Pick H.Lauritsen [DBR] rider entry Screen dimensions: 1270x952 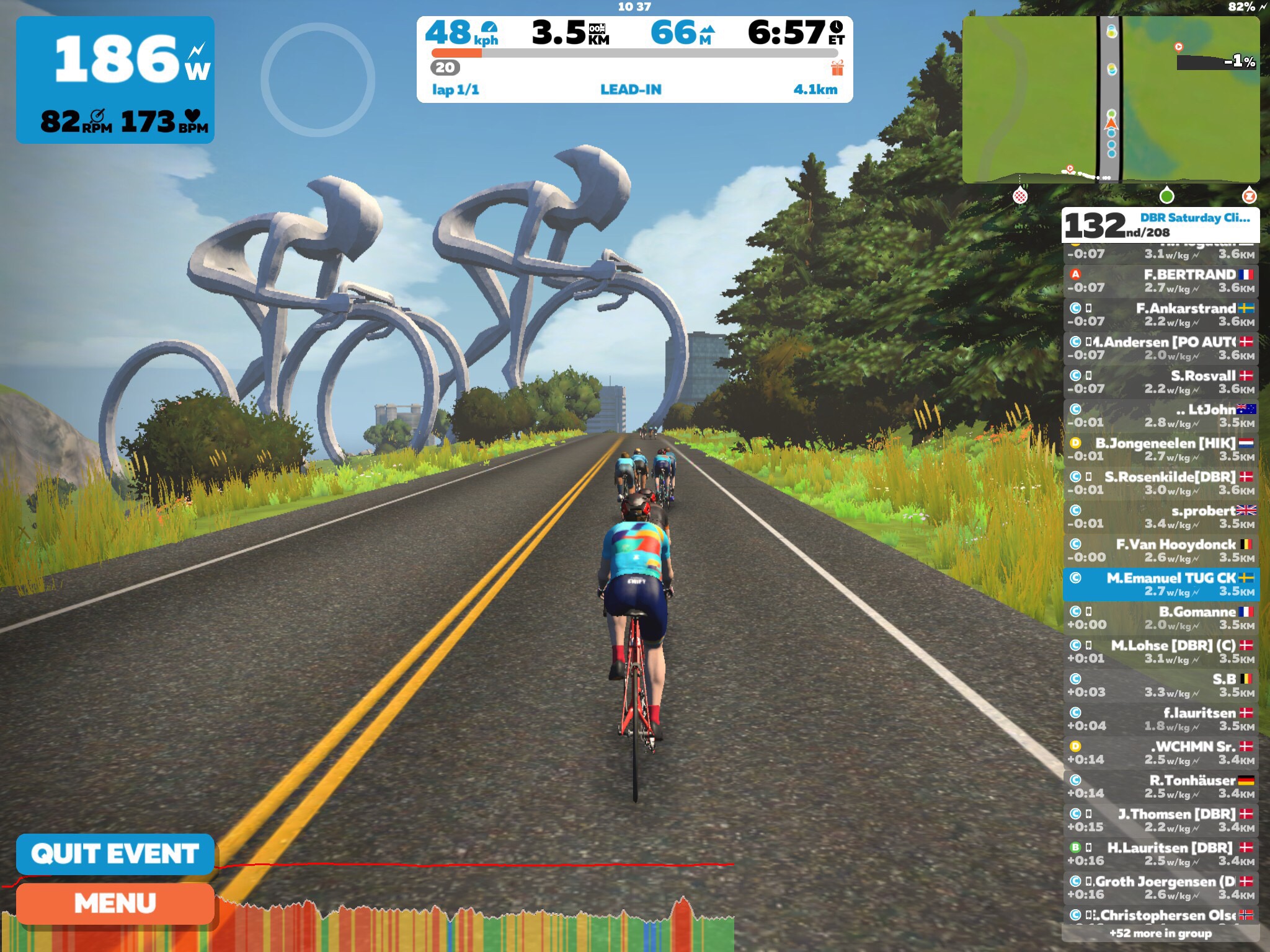(1161, 853)
